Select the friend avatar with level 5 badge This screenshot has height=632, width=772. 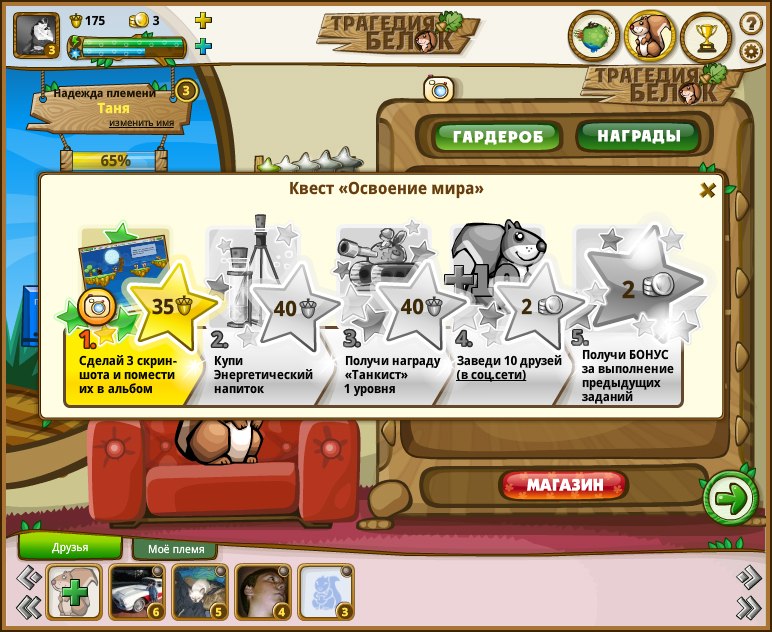[x=200, y=591]
